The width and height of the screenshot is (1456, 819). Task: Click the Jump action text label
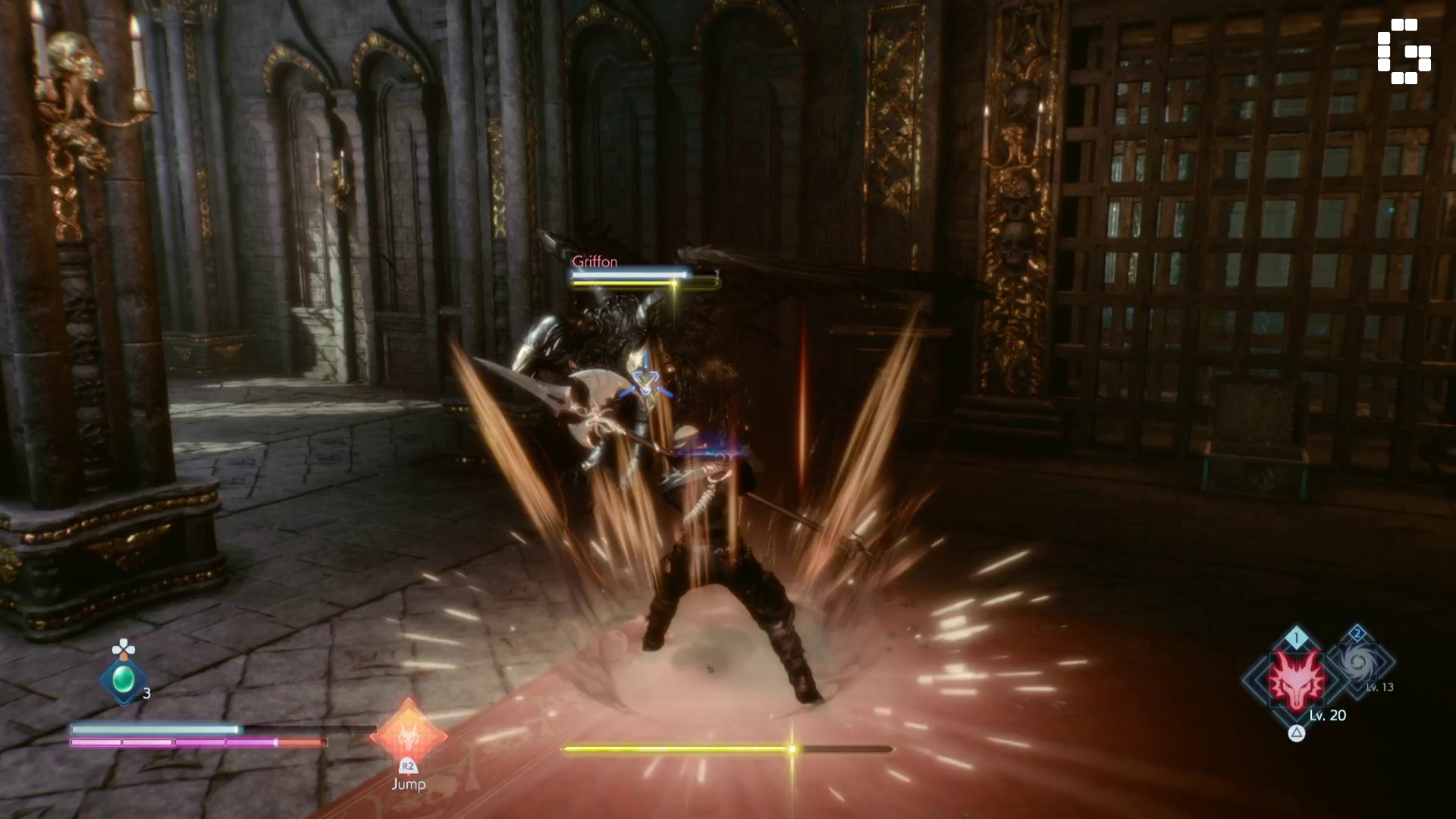tap(408, 783)
